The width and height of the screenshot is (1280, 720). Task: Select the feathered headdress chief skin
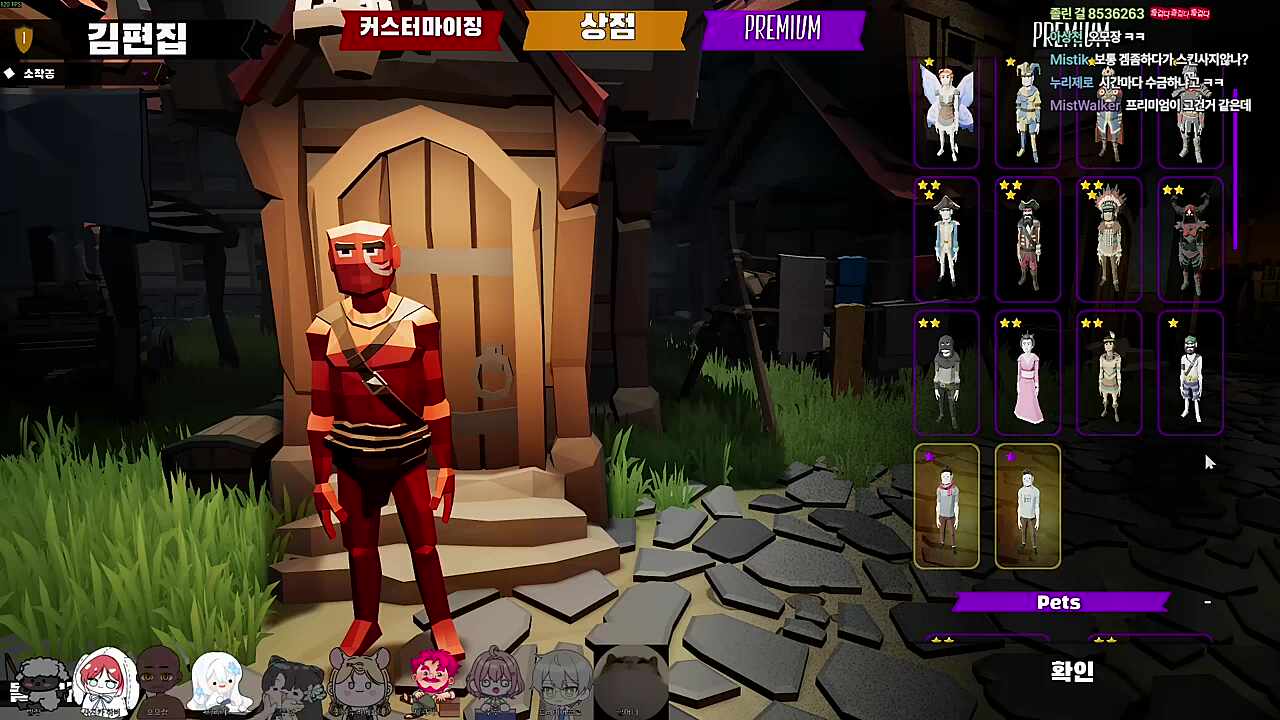click(1109, 240)
